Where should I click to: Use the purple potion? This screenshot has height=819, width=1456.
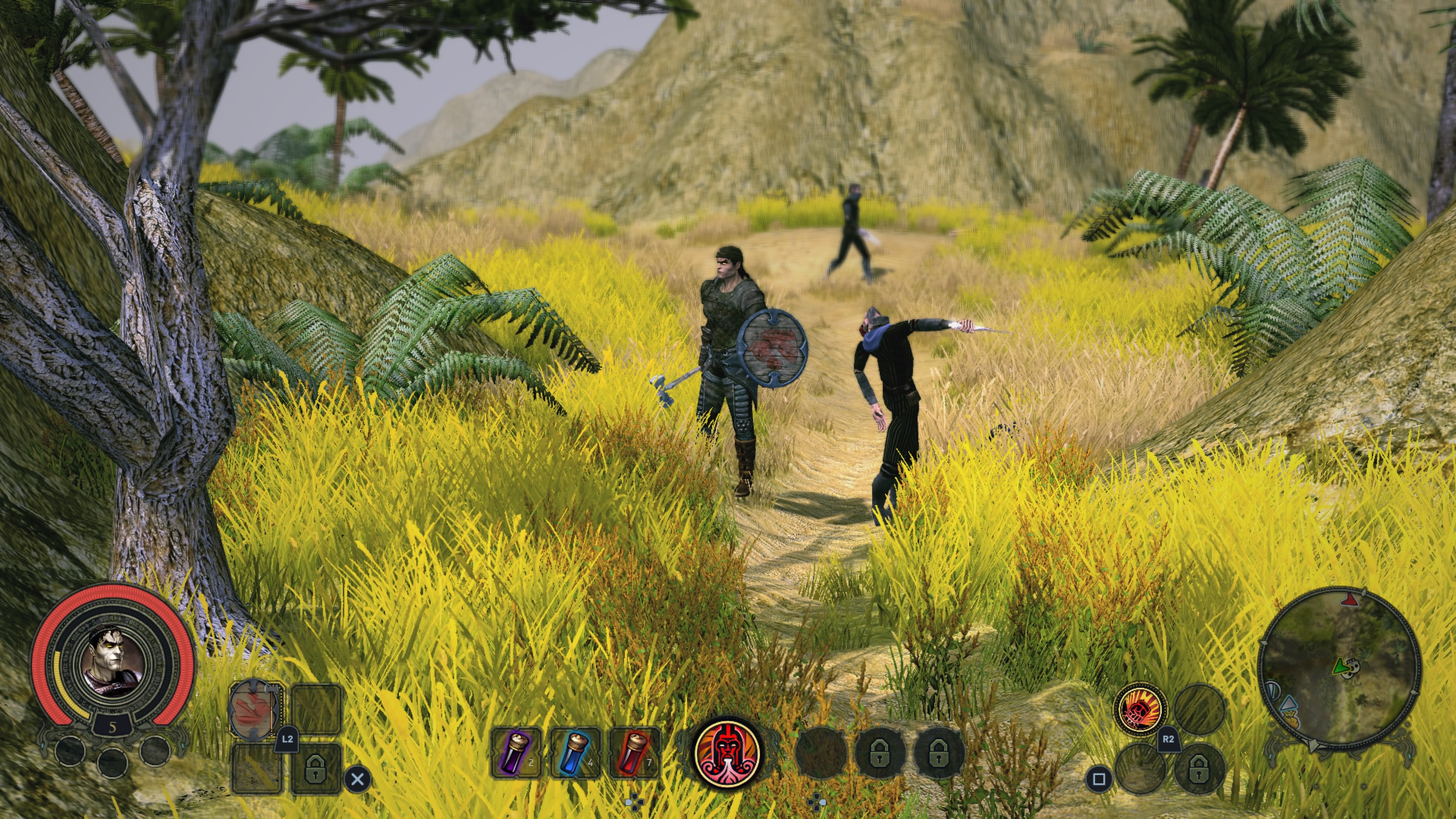516,753
